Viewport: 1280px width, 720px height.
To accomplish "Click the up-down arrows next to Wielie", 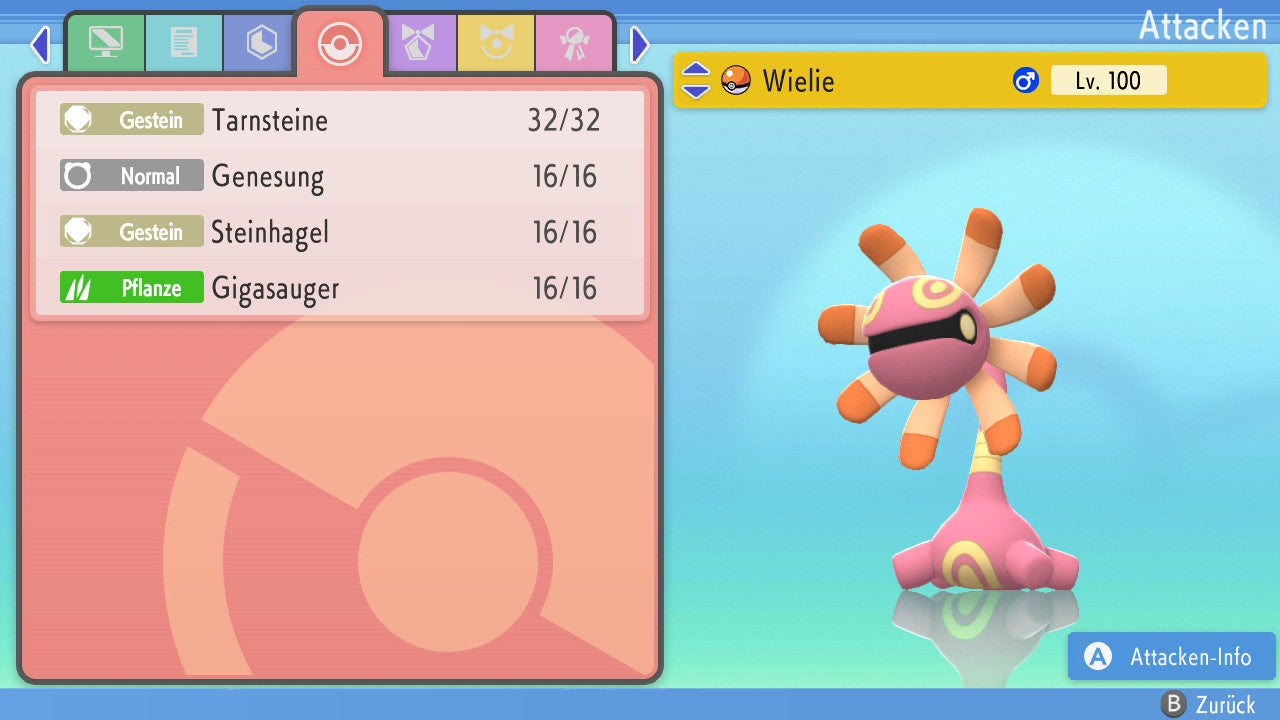I will [696, 80].
